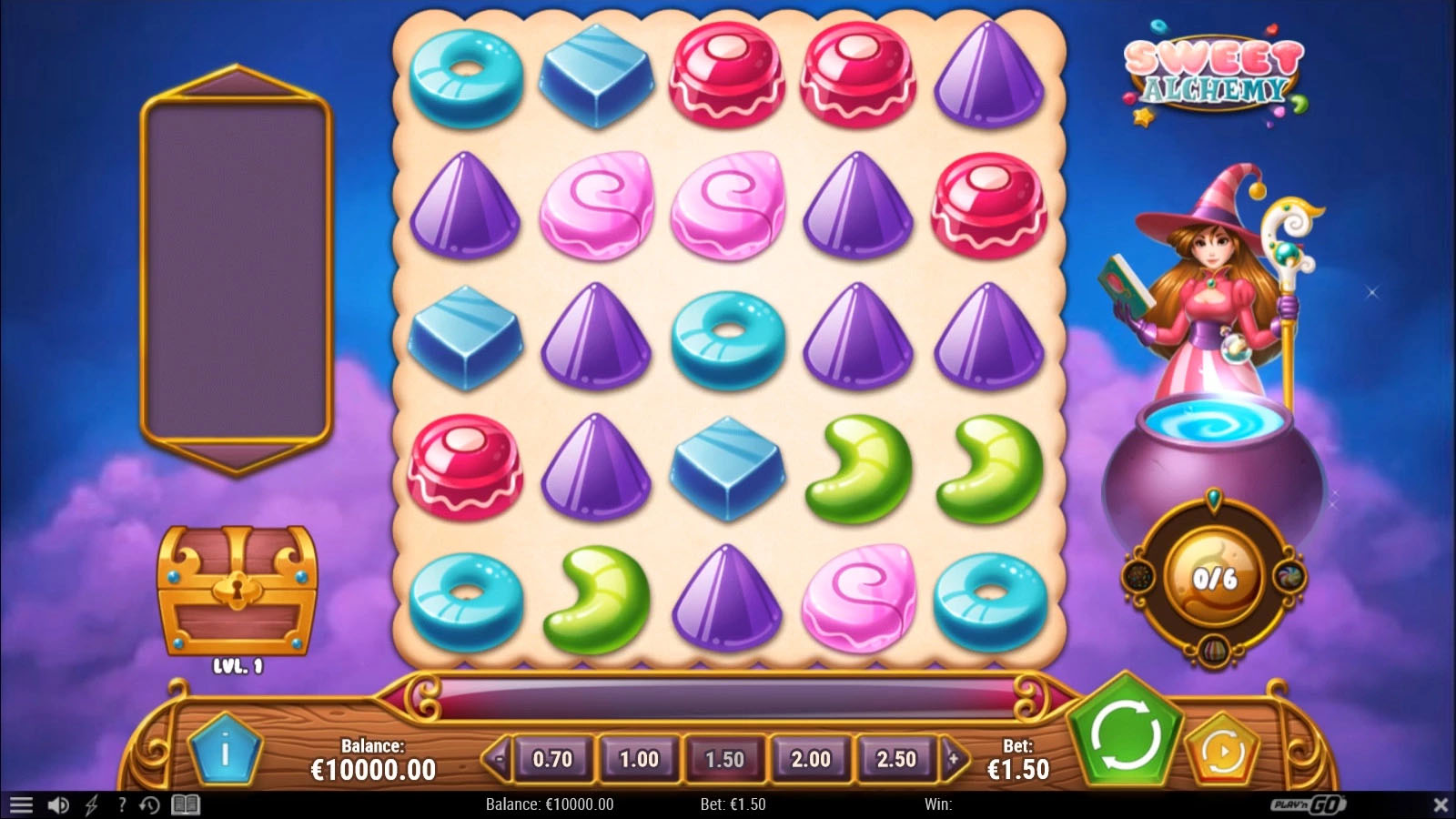Increase the bet with the plus arrow

point(953,757)
